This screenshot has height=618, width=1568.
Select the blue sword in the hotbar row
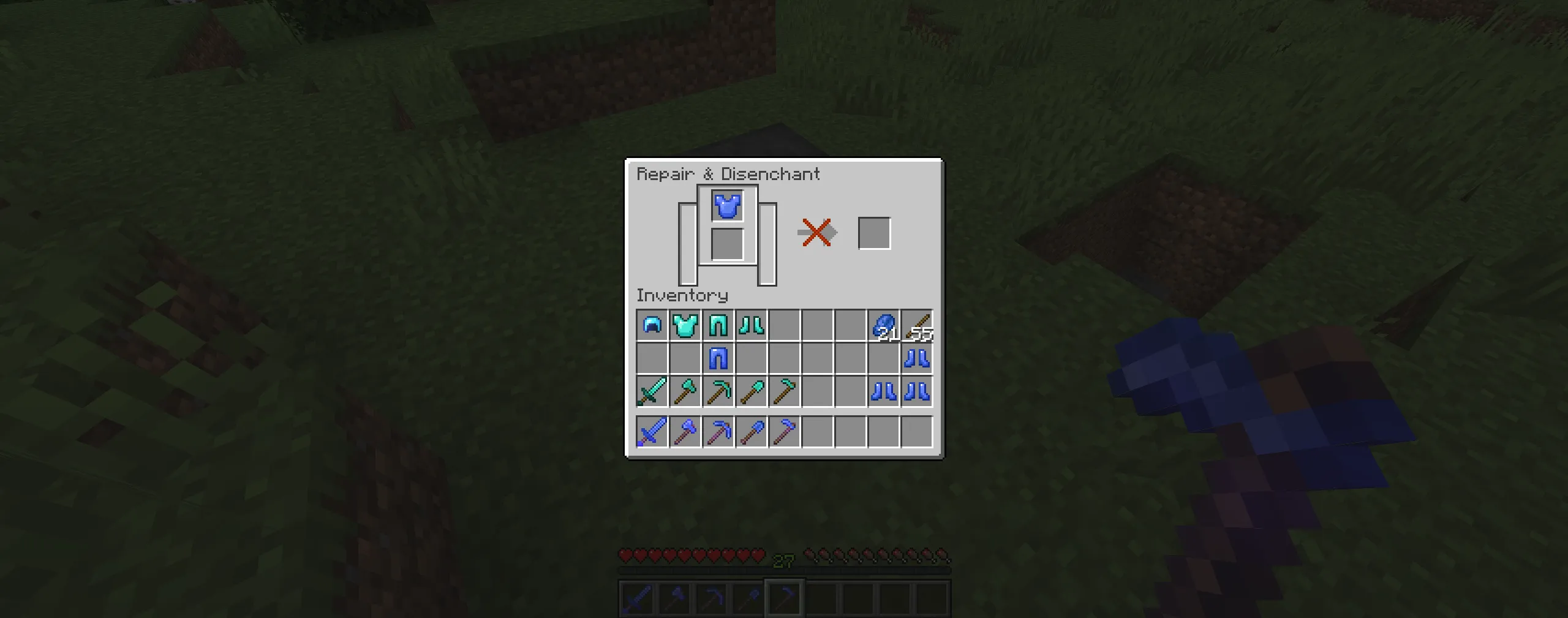[651, 431]
